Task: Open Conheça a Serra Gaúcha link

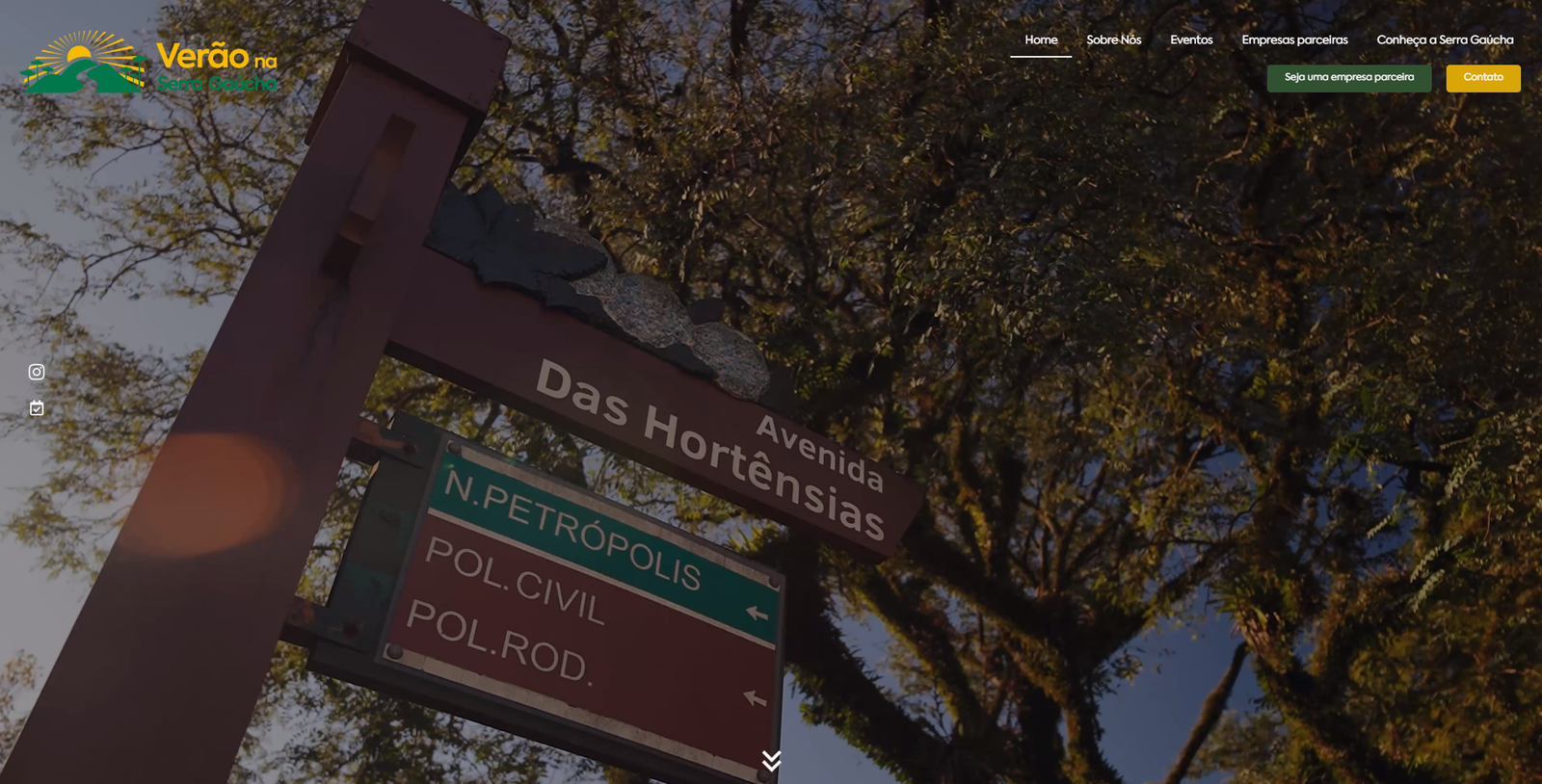Action: point(1445,40)
